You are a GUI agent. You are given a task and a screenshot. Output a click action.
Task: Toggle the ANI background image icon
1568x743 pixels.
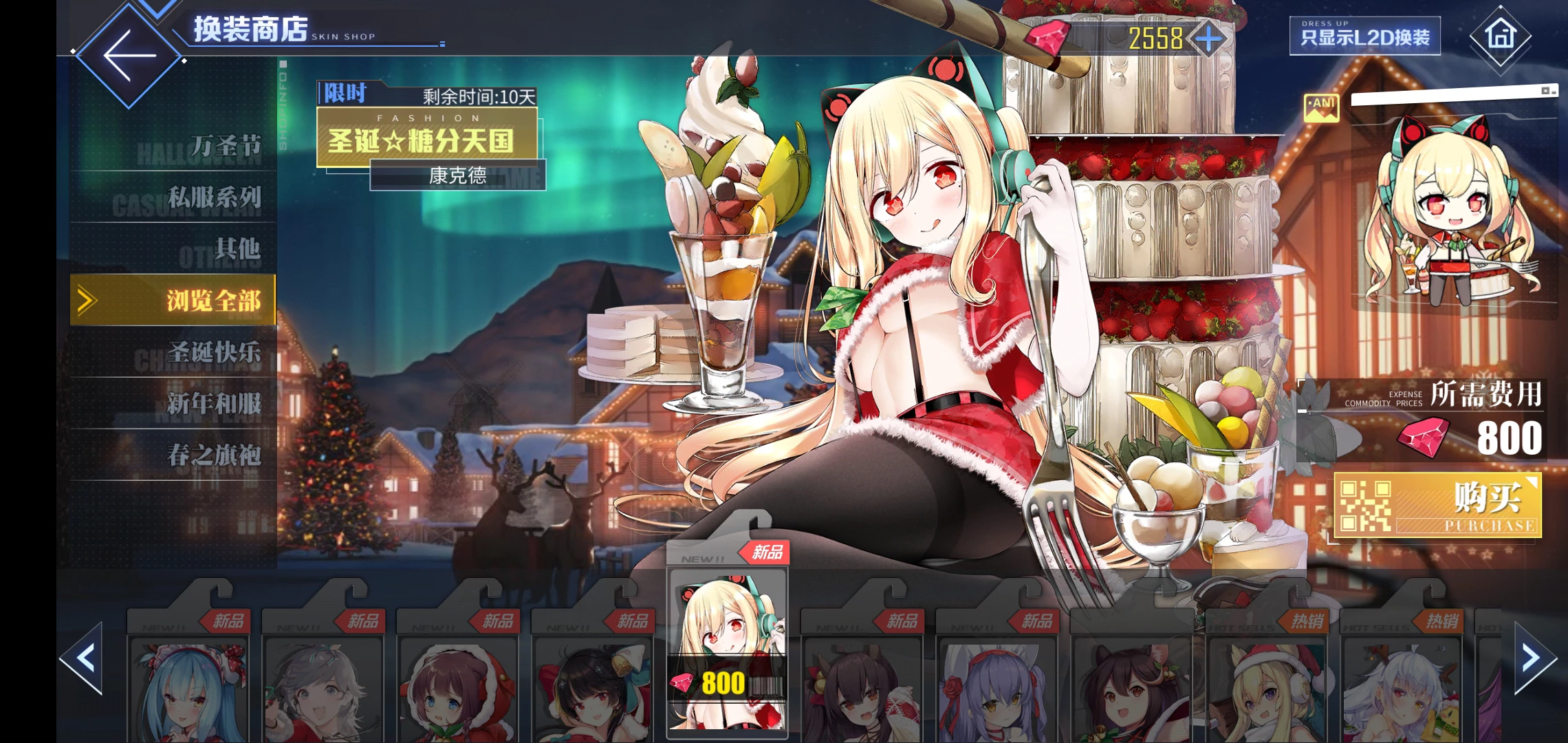[1321, 107]
